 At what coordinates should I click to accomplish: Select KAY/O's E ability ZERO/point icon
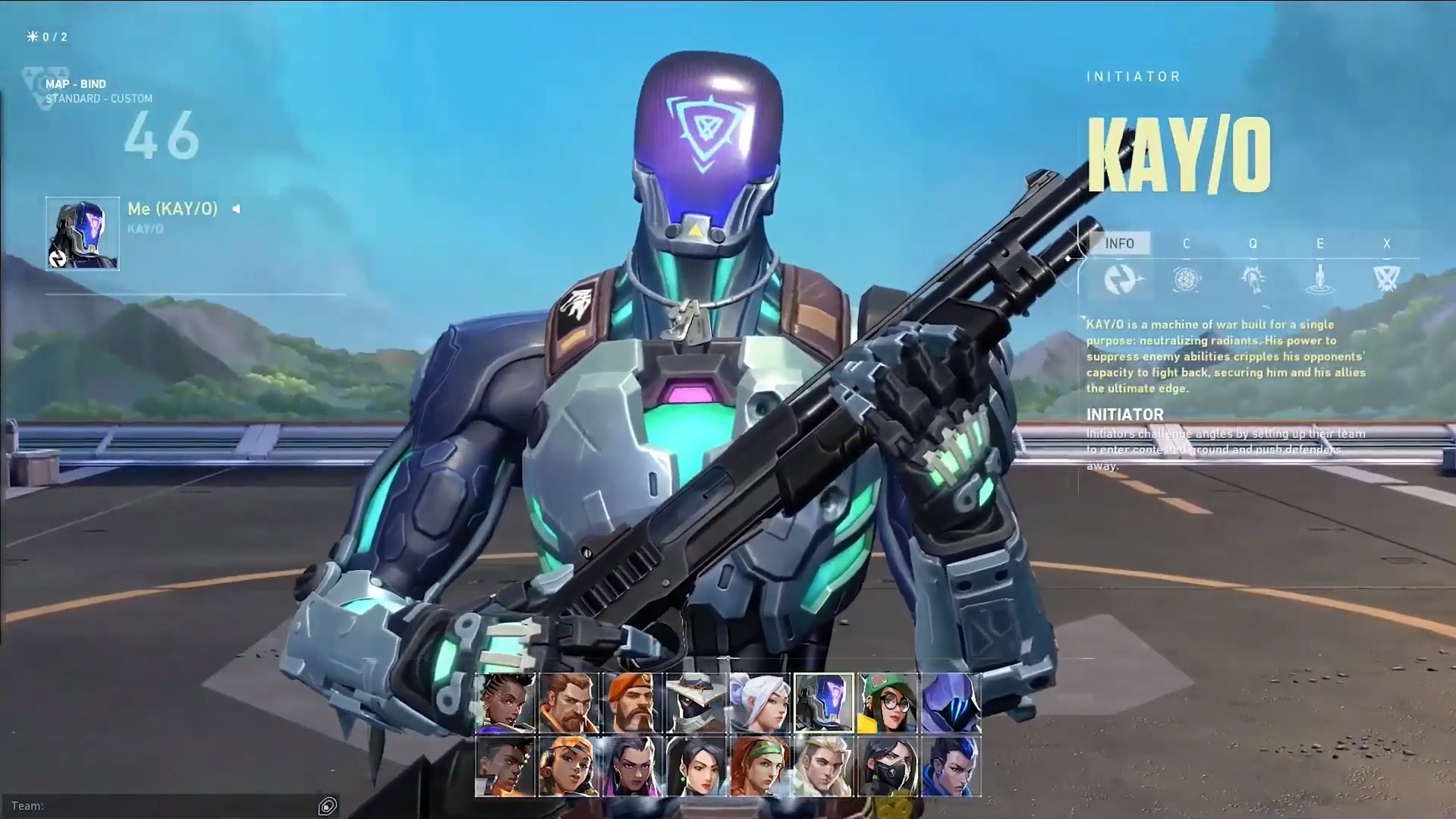click(1320, 279)
